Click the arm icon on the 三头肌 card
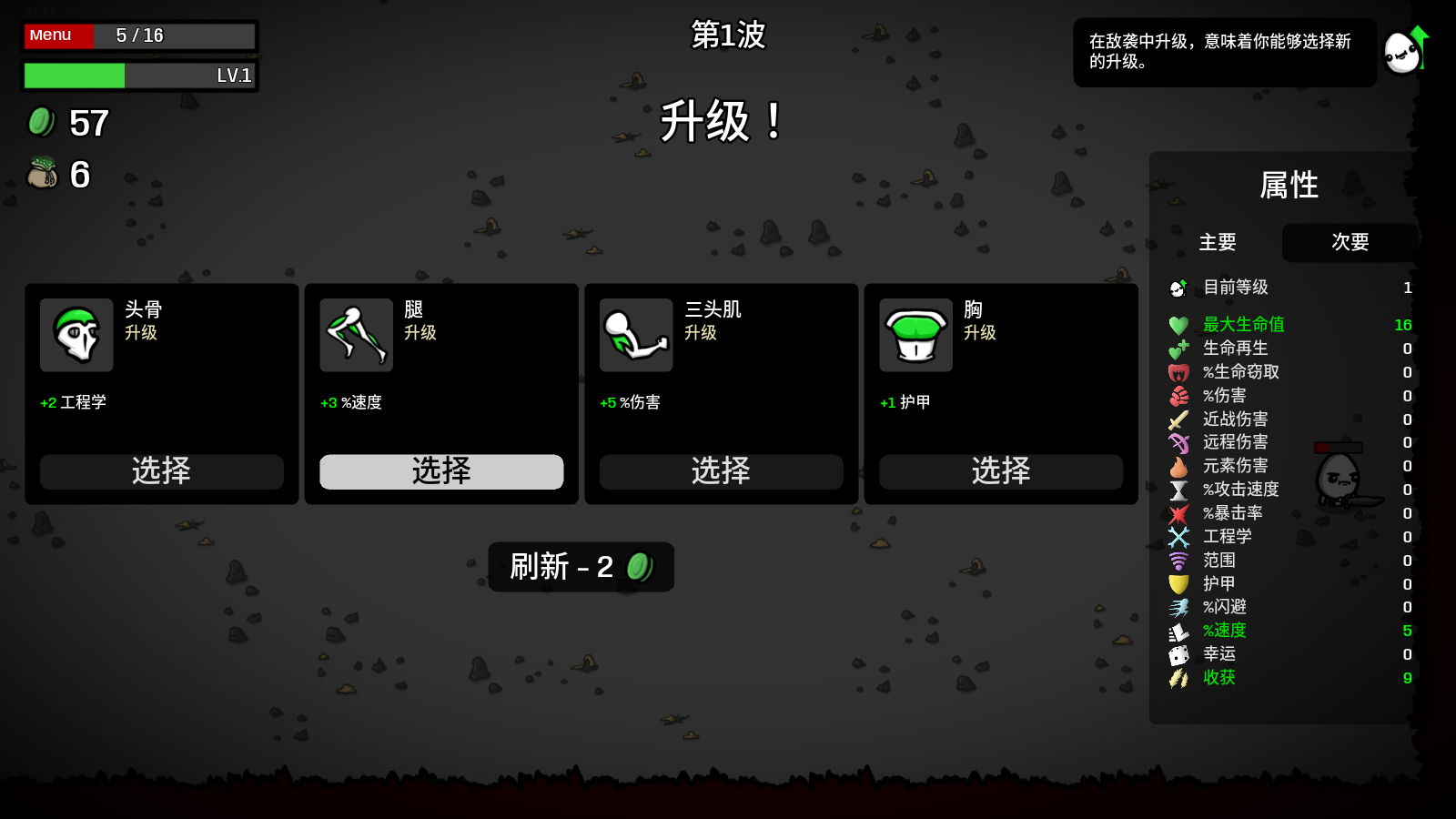The height and width of the screenshot is (819, 1456). point(636,335)
